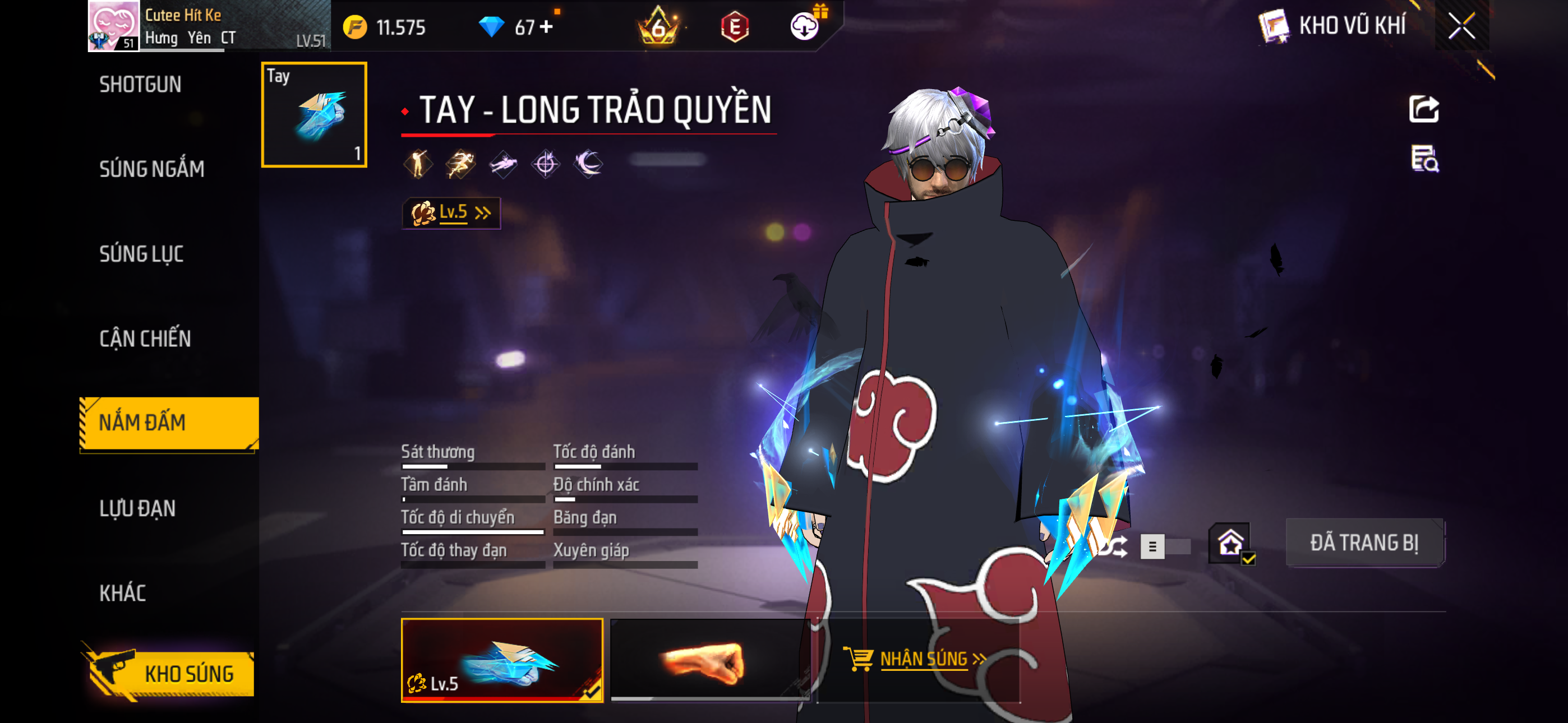The image size is (1568, 723).
Task: Open the gift cloud download icon in top bar
Action: click(x=805, y=27)
